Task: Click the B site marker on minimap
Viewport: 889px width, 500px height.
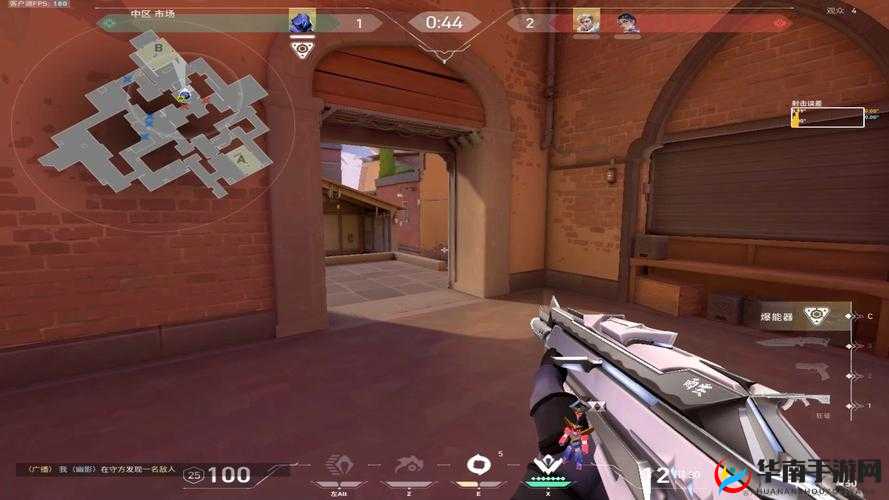Action: (x=158, y=47)
